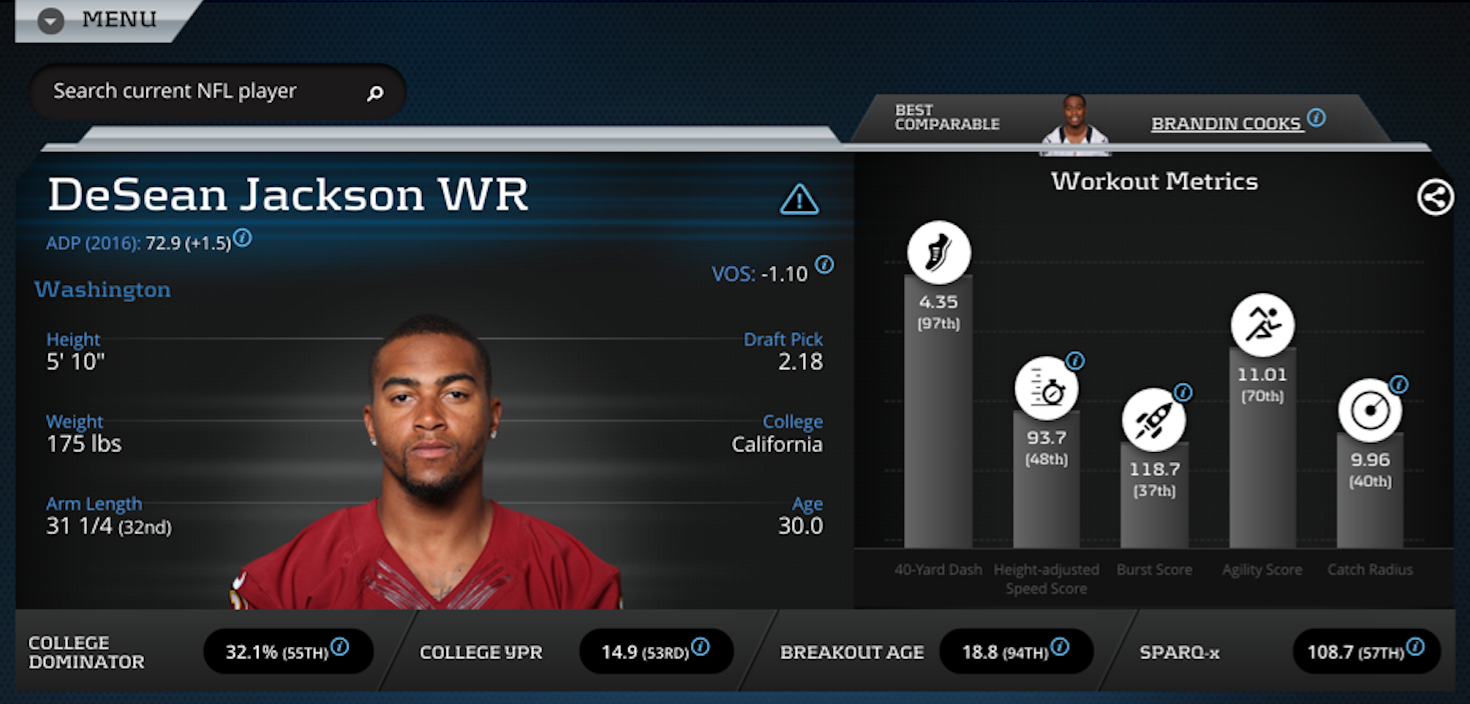This screenshot has width=1470, height=704.
Task: Open info for Height-adjusted Speed Score
Action: click(x=1075, y=361)
